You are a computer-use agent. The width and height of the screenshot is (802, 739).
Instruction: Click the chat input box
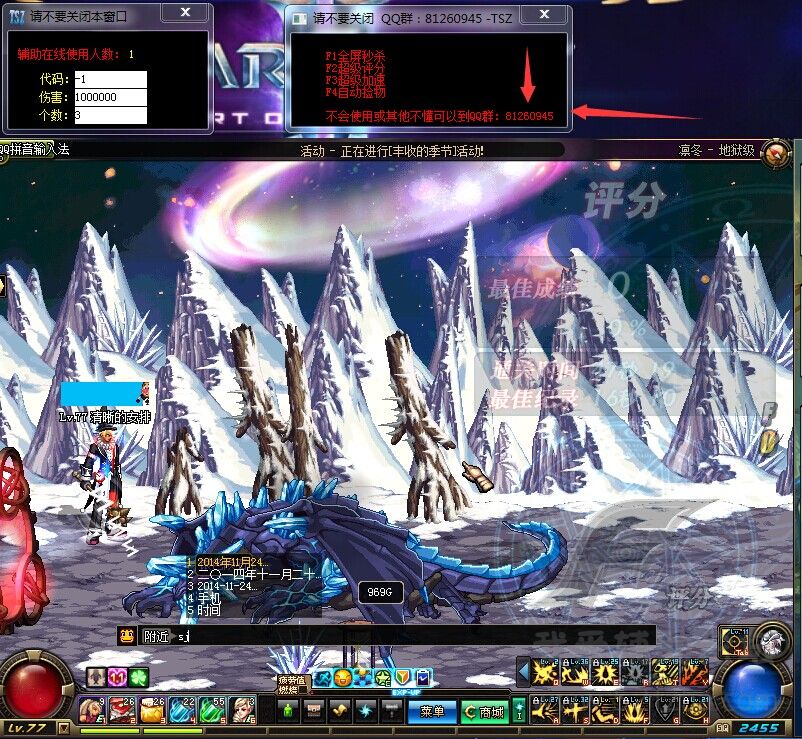tap(400, 635)
